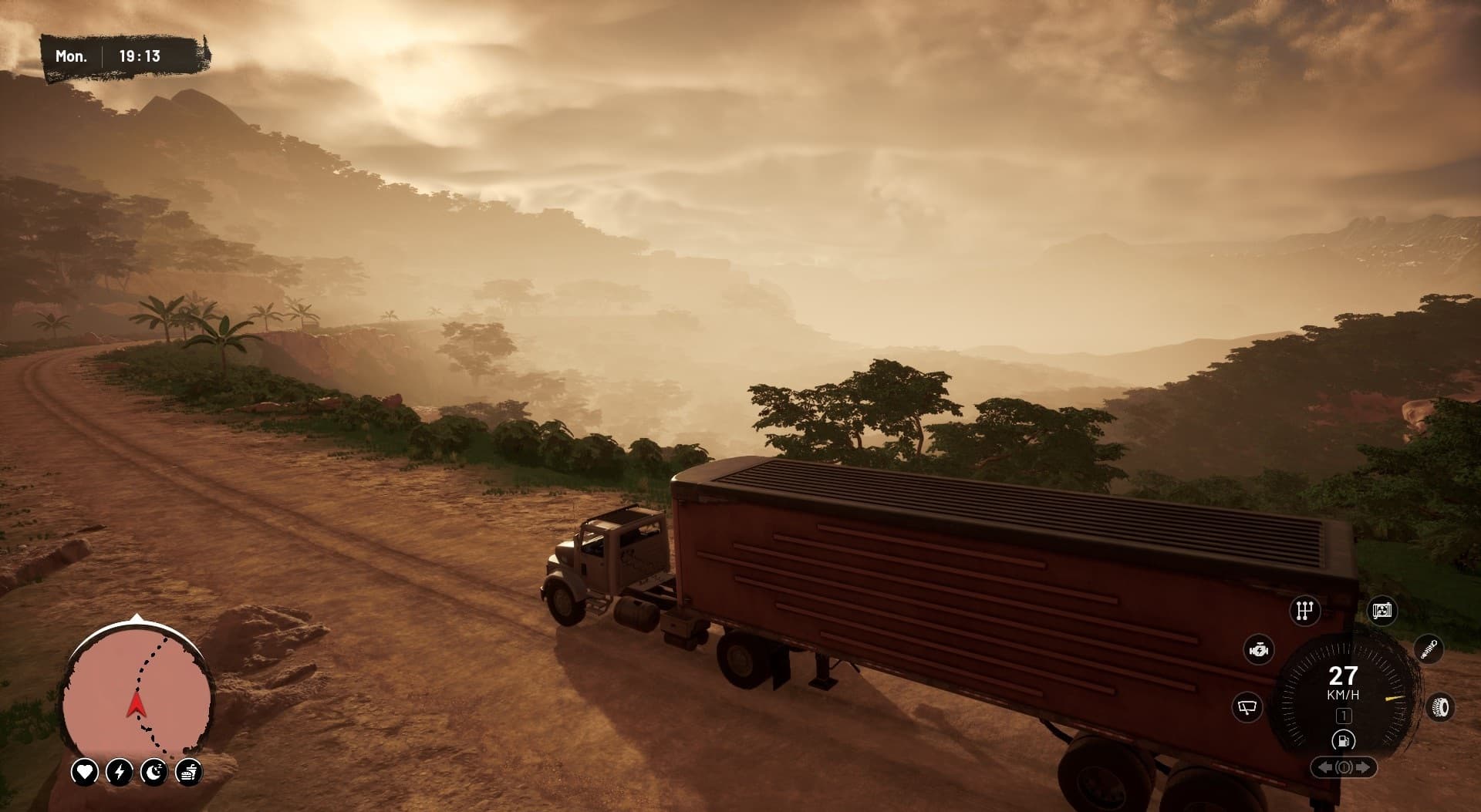Click the engine oil status icon

1260,650
